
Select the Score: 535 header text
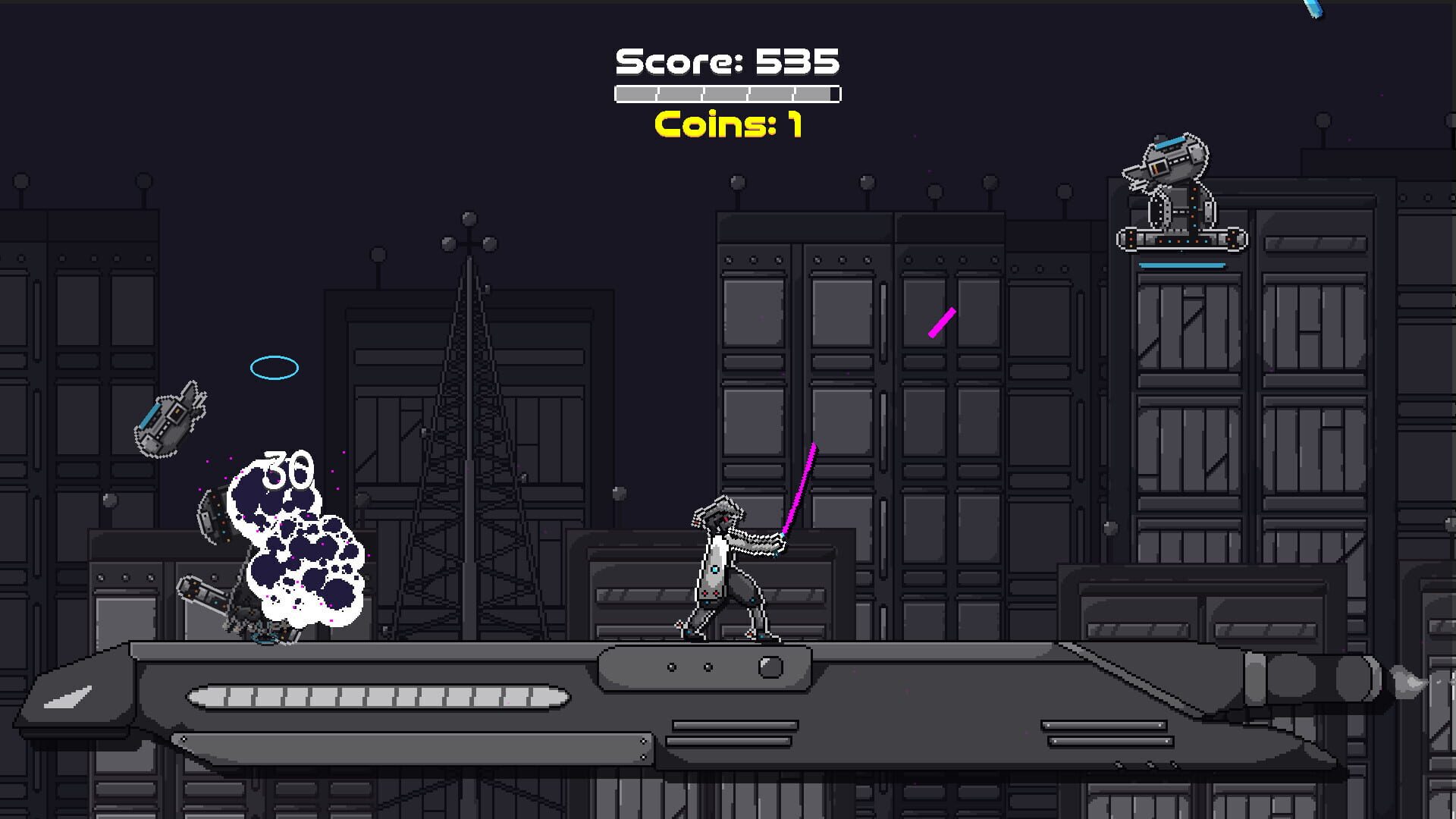click(726, 62)
